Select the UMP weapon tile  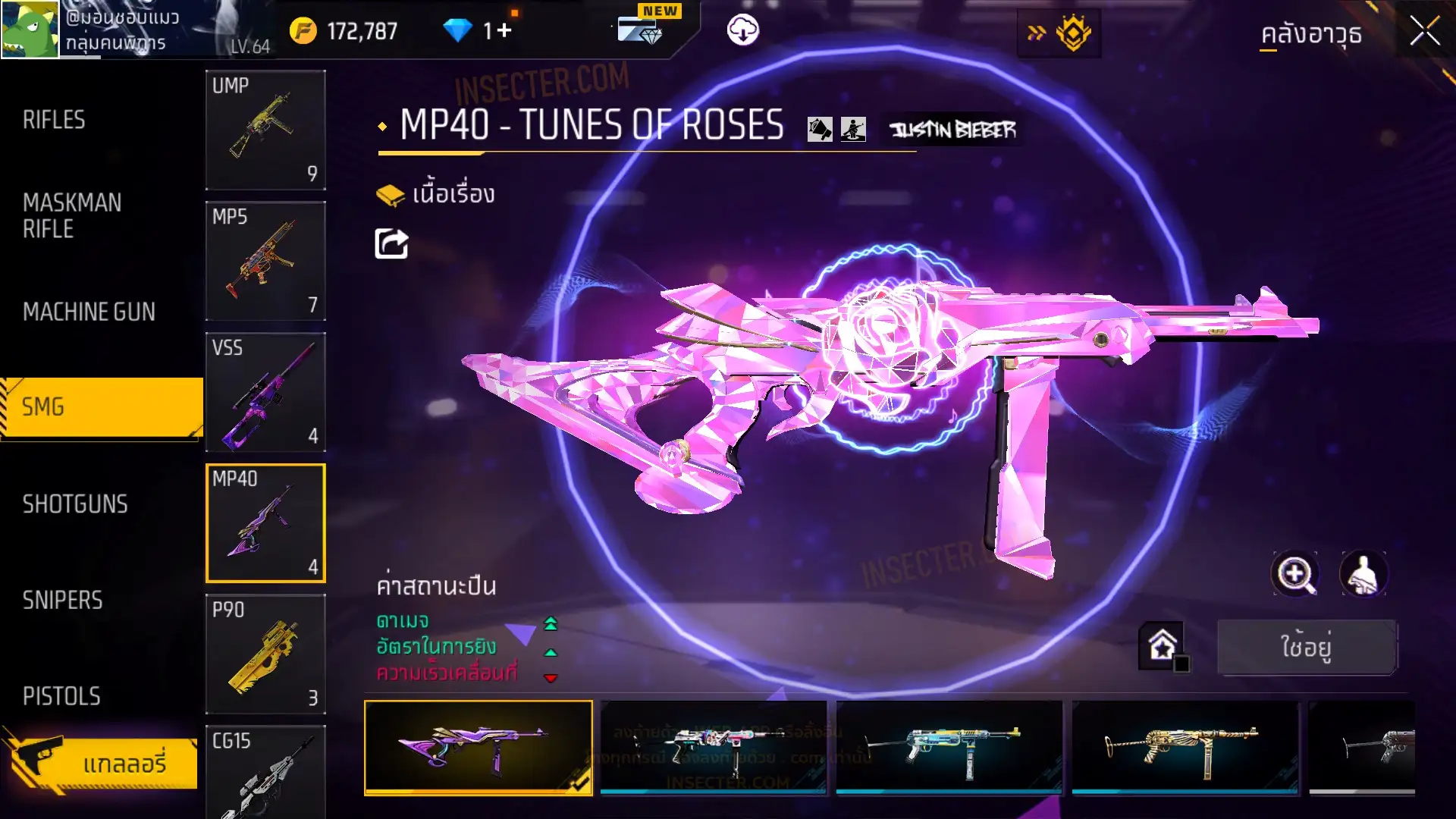(265, 130)
